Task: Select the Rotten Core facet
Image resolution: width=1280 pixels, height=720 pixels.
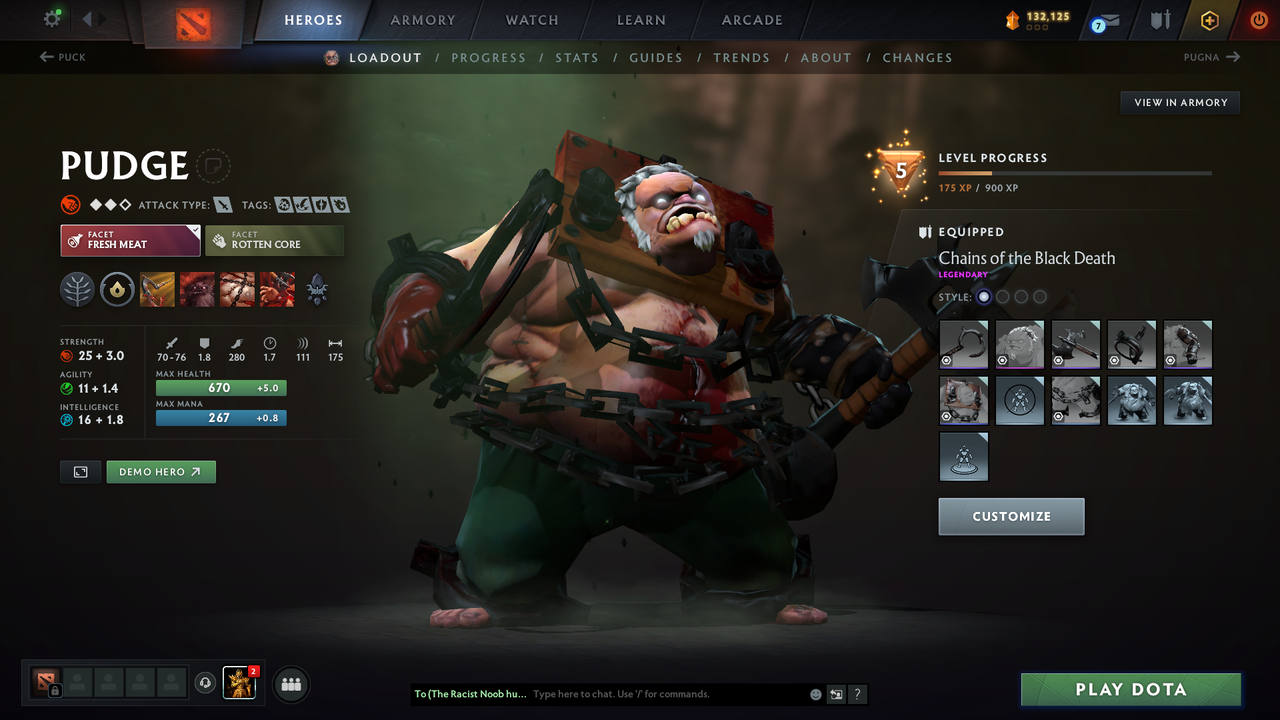Action: pos(274,240)
